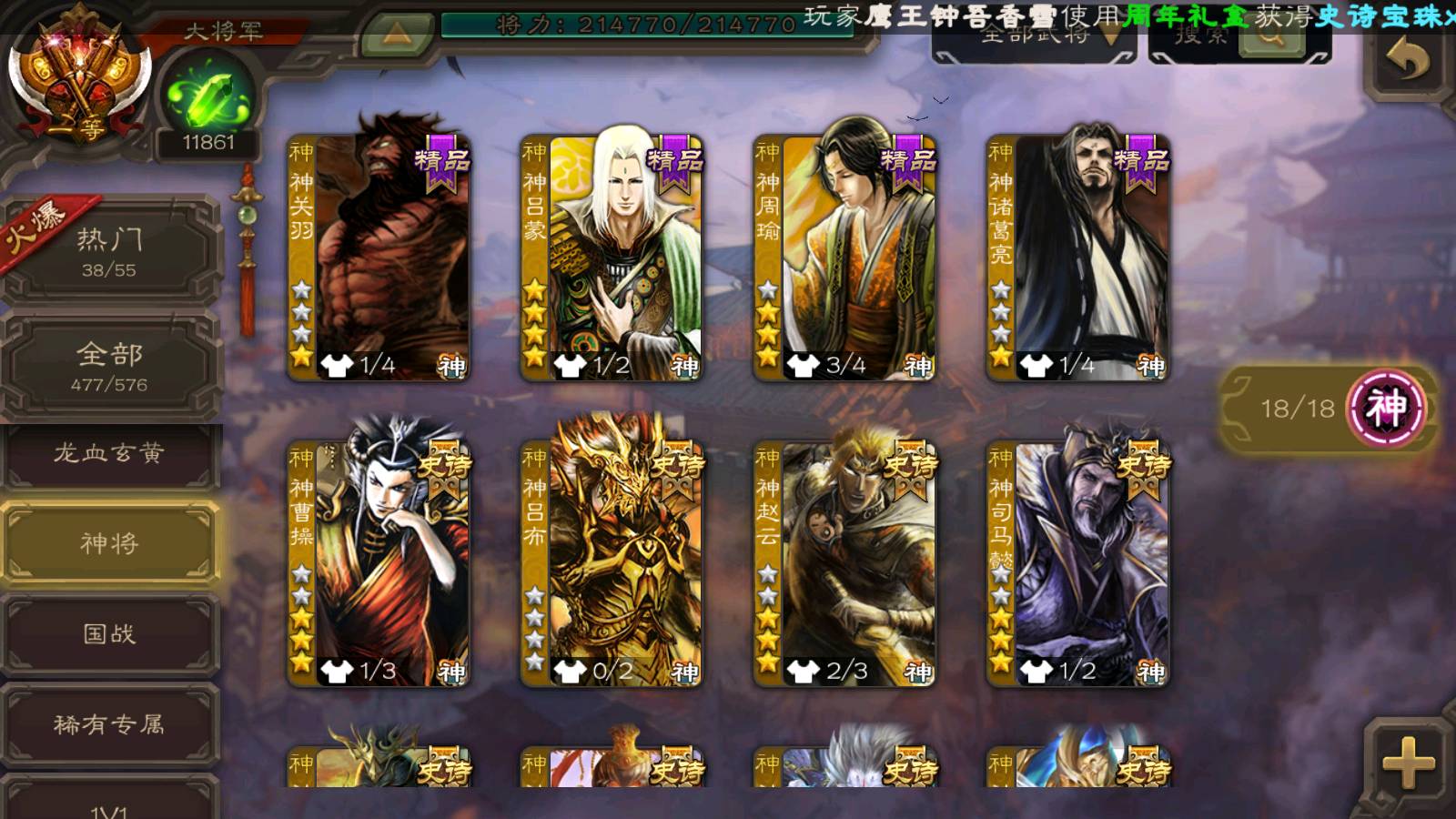The height and width of the screenshot is (819, 1456).
Task: Select the 神诸葛亮 hero card
Action: [x=1077, y=259]
